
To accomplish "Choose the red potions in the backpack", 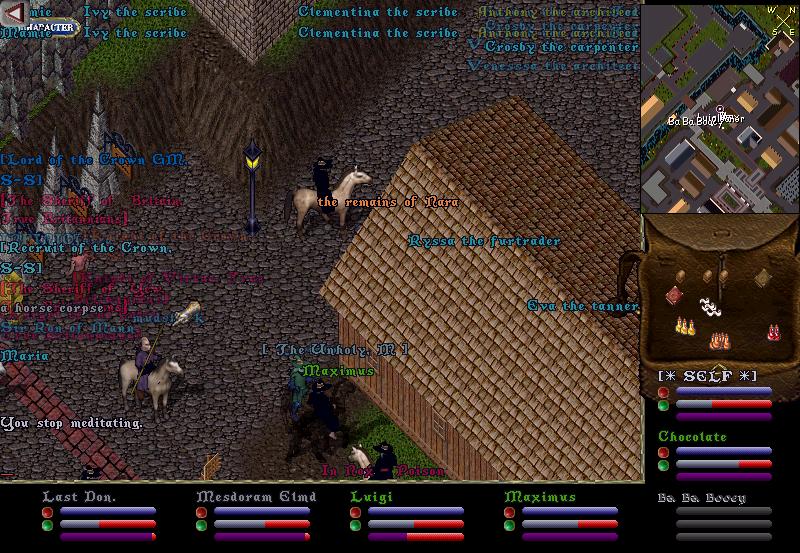I will 772,331.
